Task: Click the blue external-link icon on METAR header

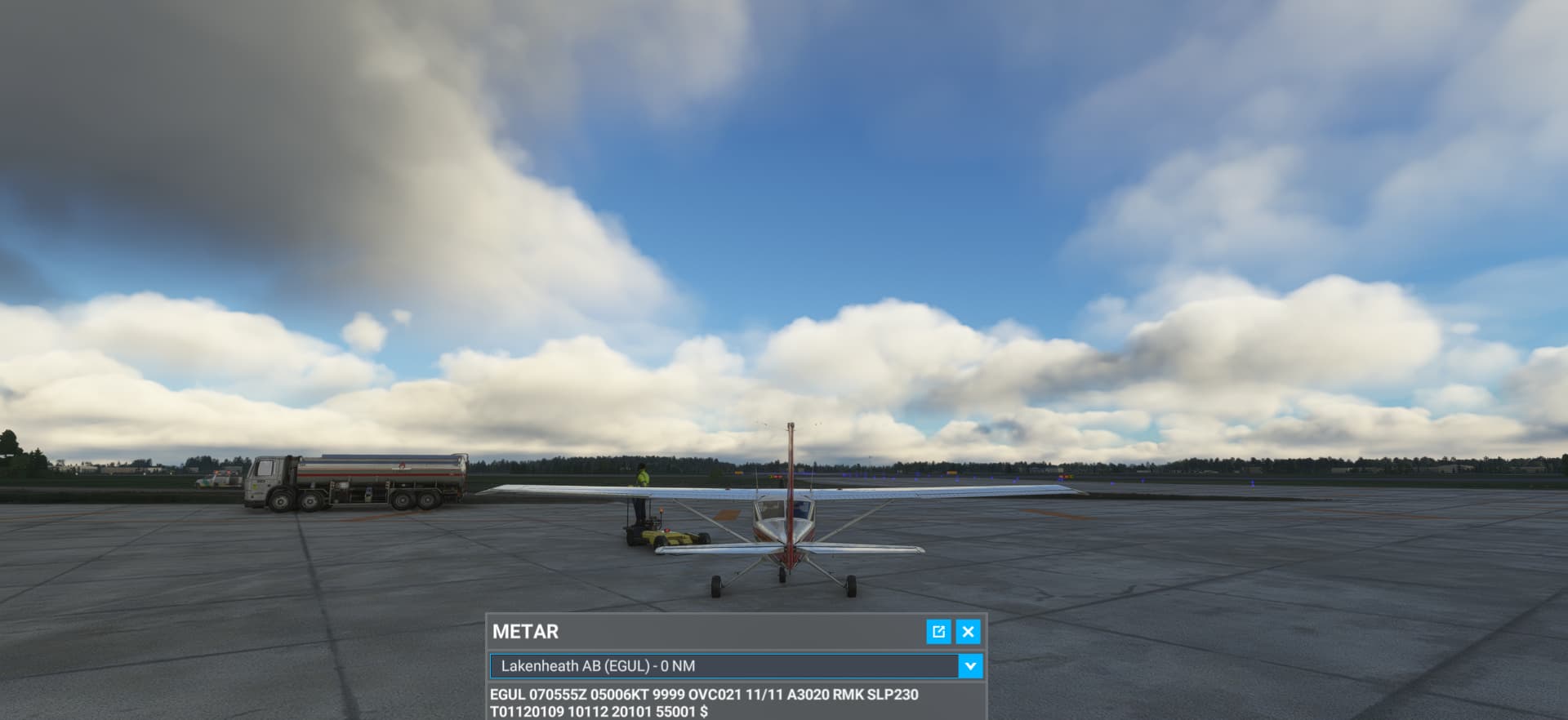Action: coord(939,632)
